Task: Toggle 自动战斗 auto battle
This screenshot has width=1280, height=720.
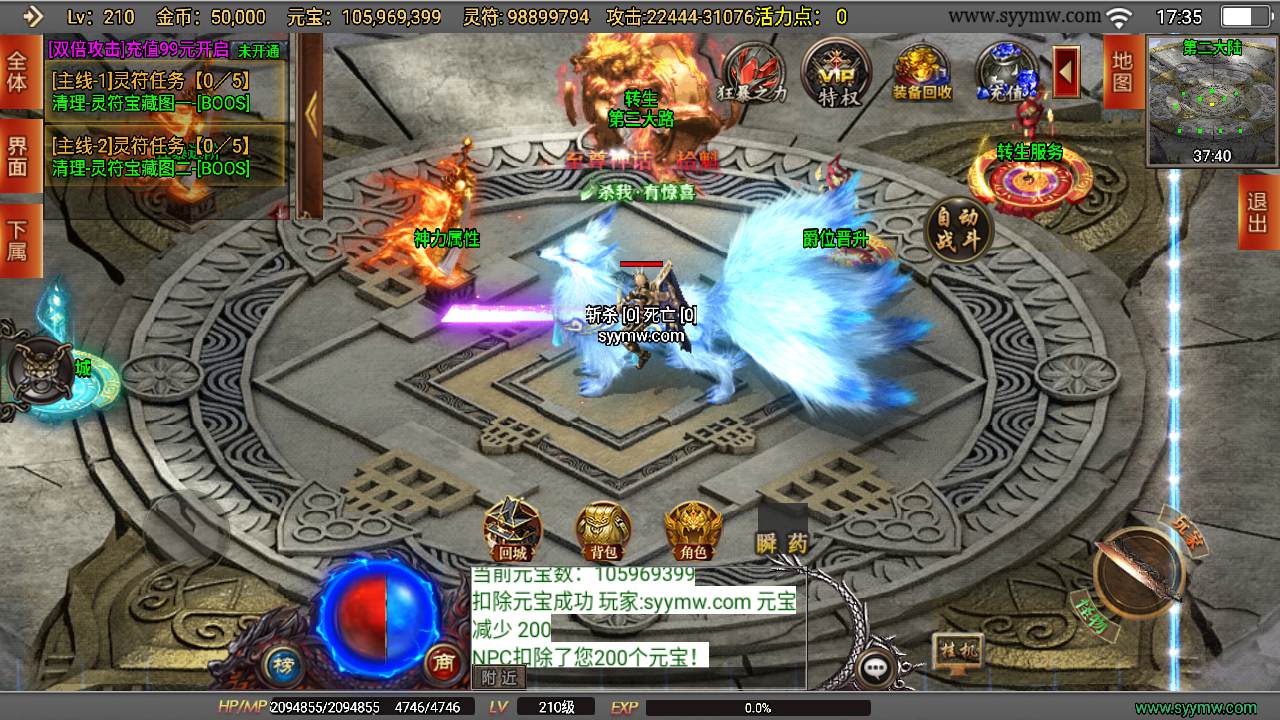Action: (958, 231)
